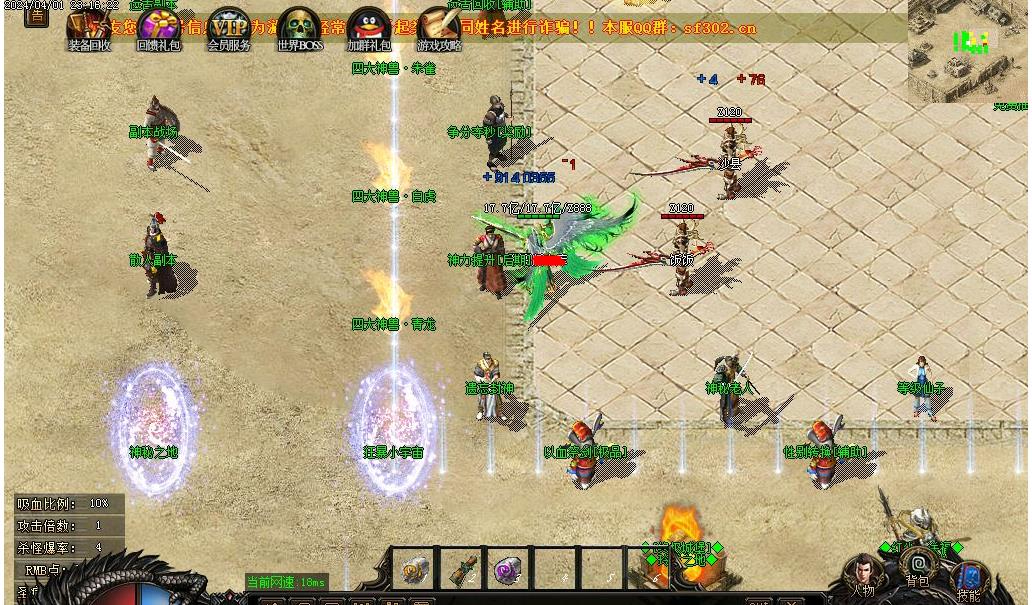1032x605 pixels.
Task: Open the 回馈礼包 purple gift box
Action: (159, 28)
